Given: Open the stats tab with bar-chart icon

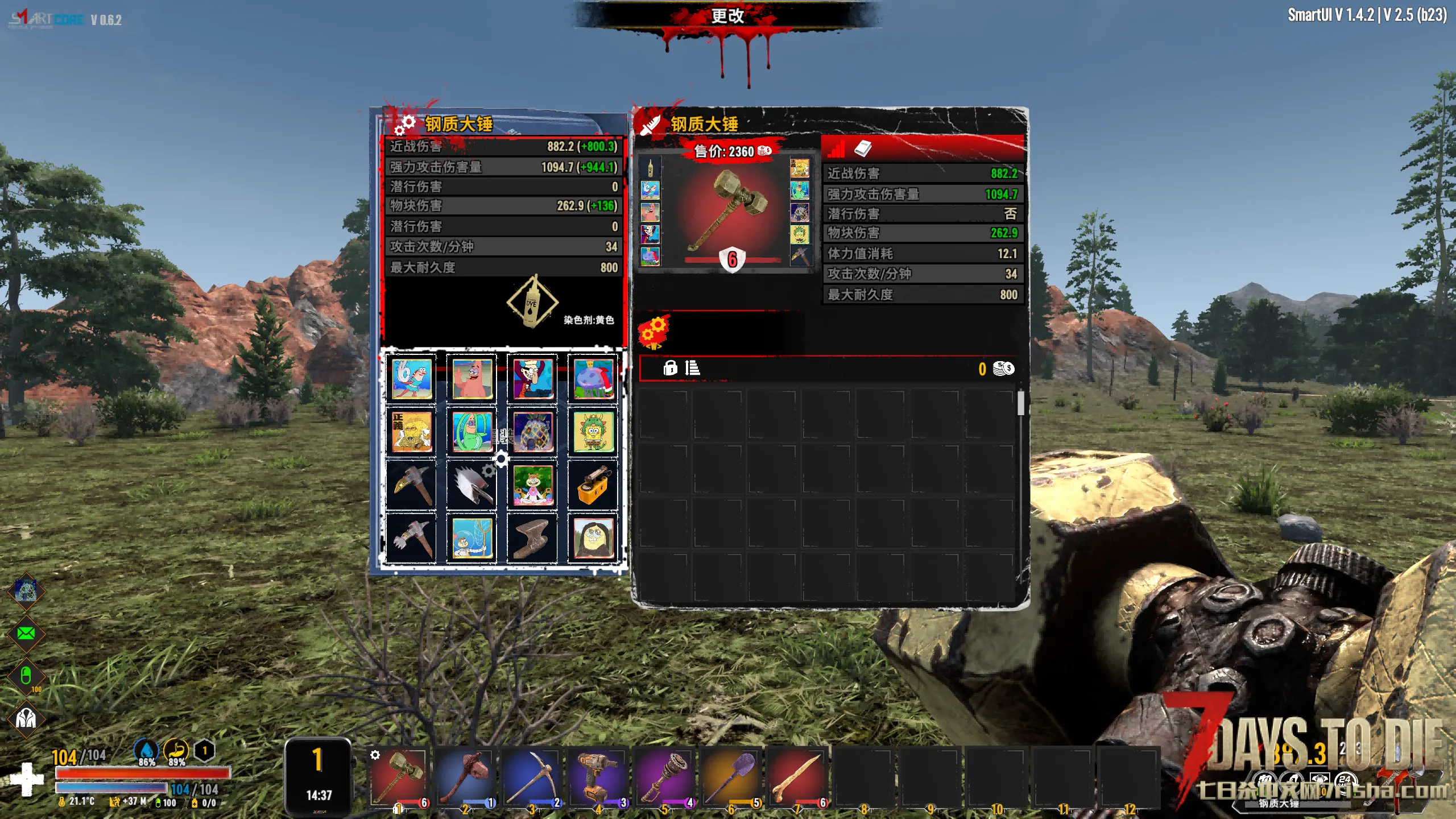Looking at the screenshot, I should pos(836,150).
